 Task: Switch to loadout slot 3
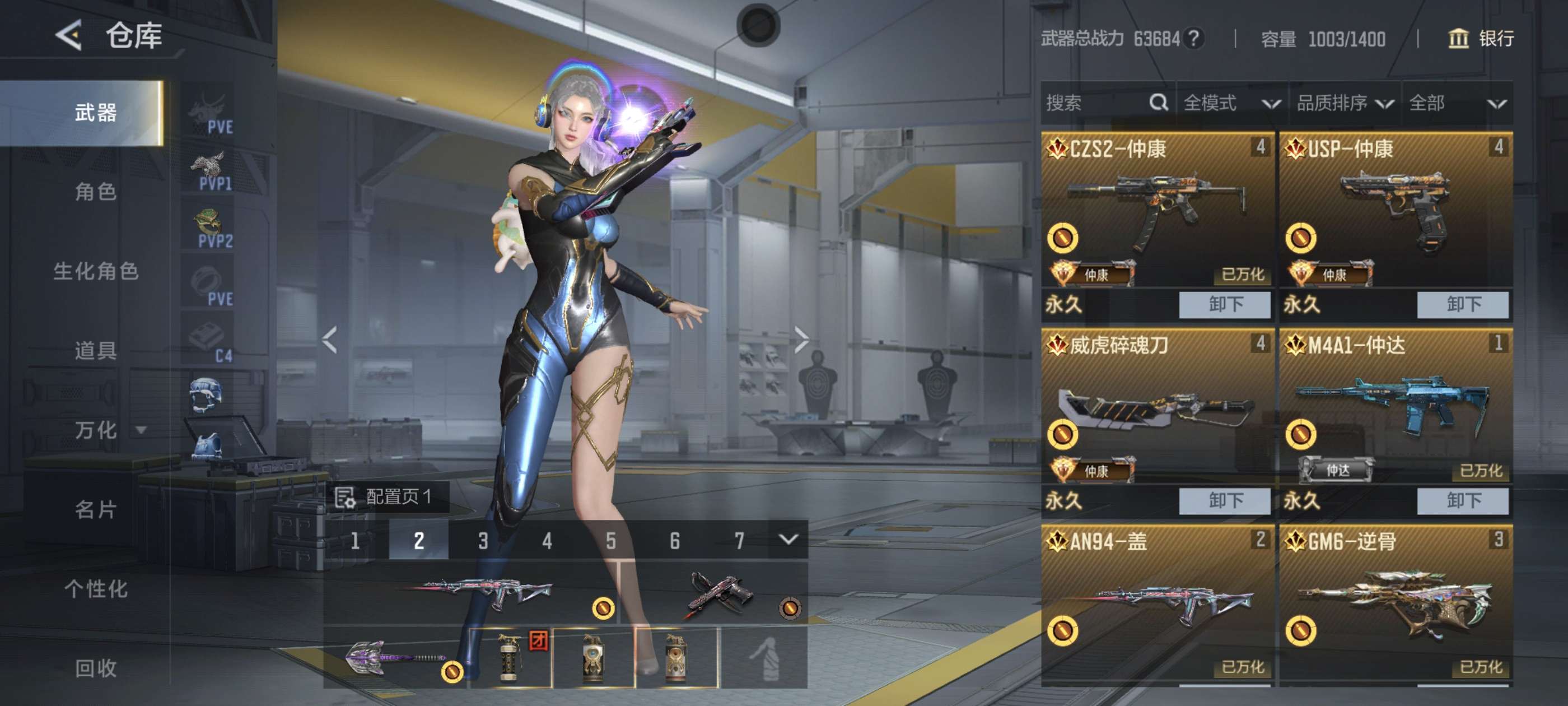click(x=483, y=540)
